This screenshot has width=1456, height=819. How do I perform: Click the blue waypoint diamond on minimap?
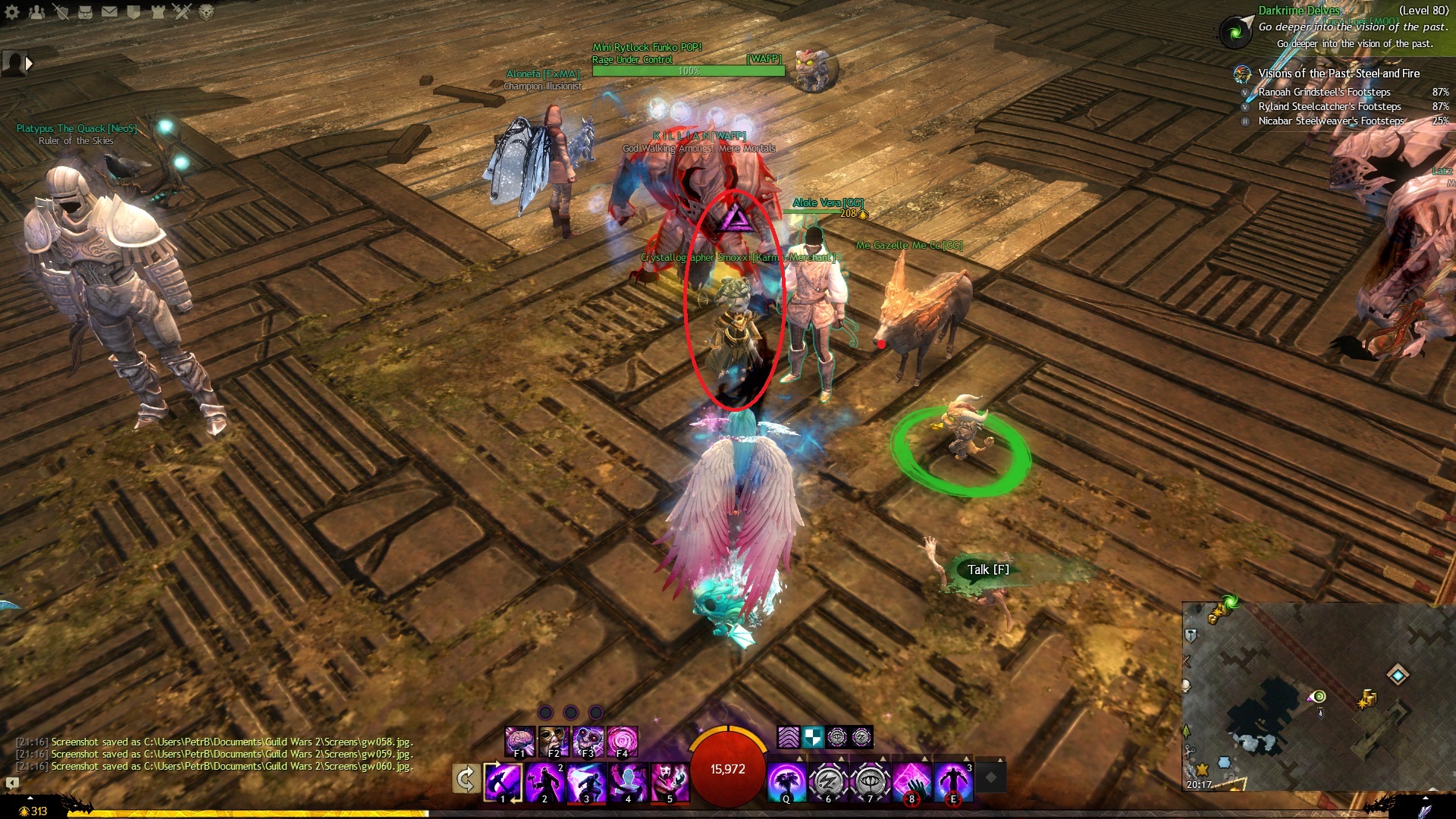click(1398, 674)
